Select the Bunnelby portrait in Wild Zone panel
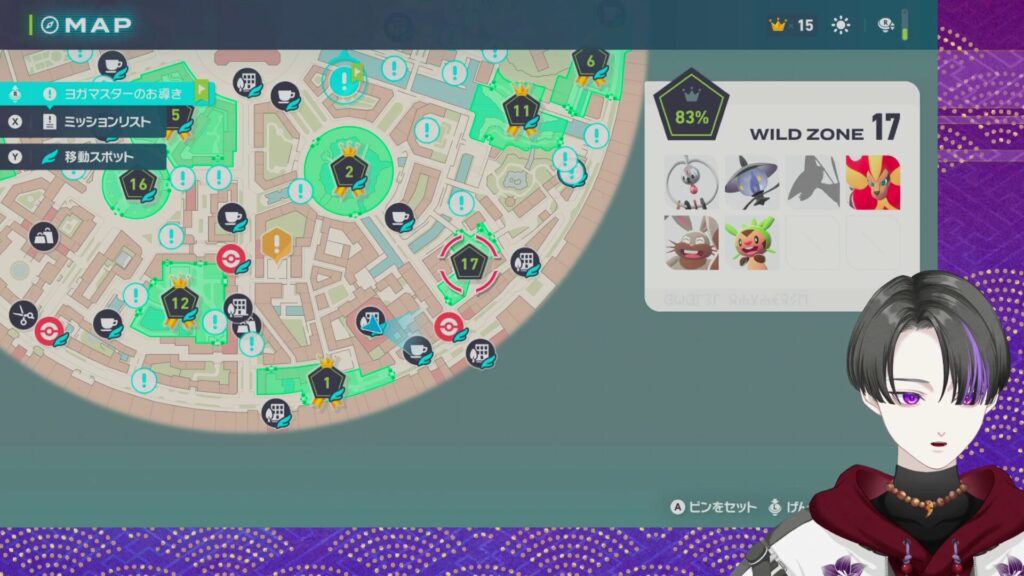1024x576 pixels. tap(692, 243)
